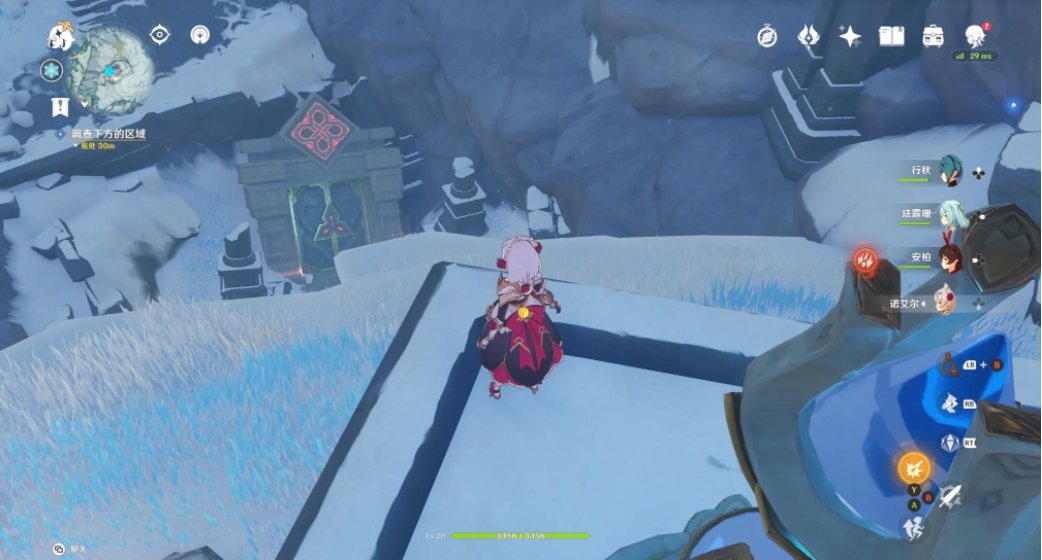
Task: Toggle the eye-shaped elemental sight icon
Action: pyautogui.click(x=159, y=35)
